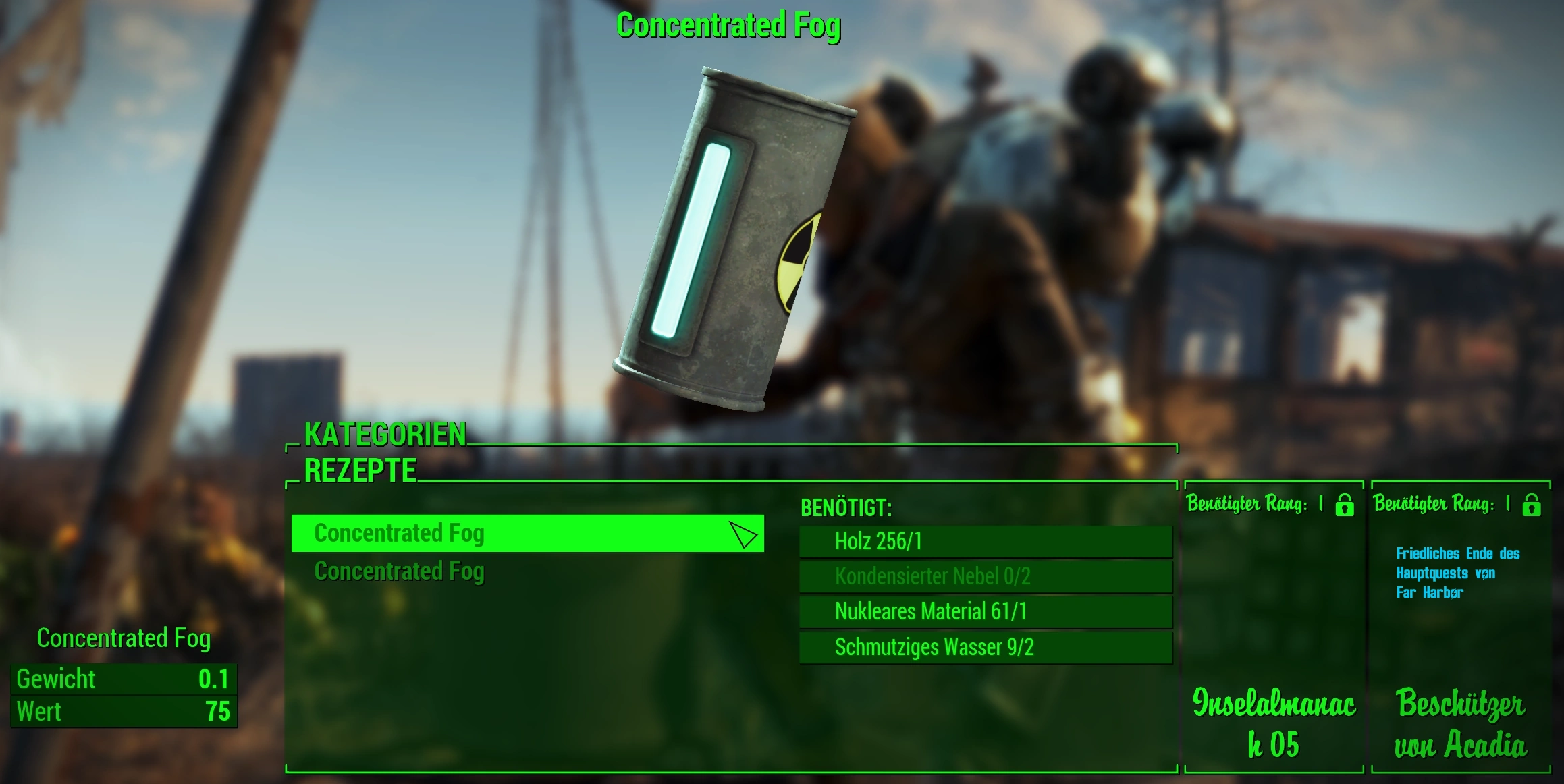
Task: Choose the unhighlighted Concentrated Fog recipe entry
Action: (x=400, y=571)
